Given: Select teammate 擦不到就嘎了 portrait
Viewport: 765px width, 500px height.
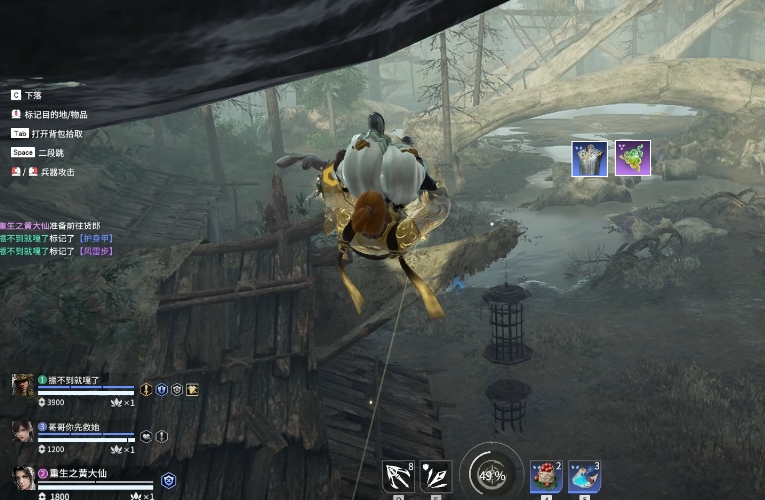Looking at the screenshot, I should (22, 385).
